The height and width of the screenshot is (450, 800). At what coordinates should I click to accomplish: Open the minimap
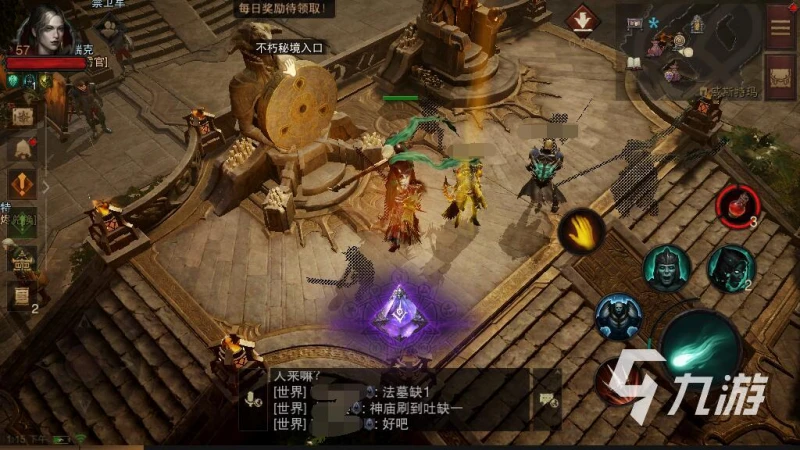691,48
